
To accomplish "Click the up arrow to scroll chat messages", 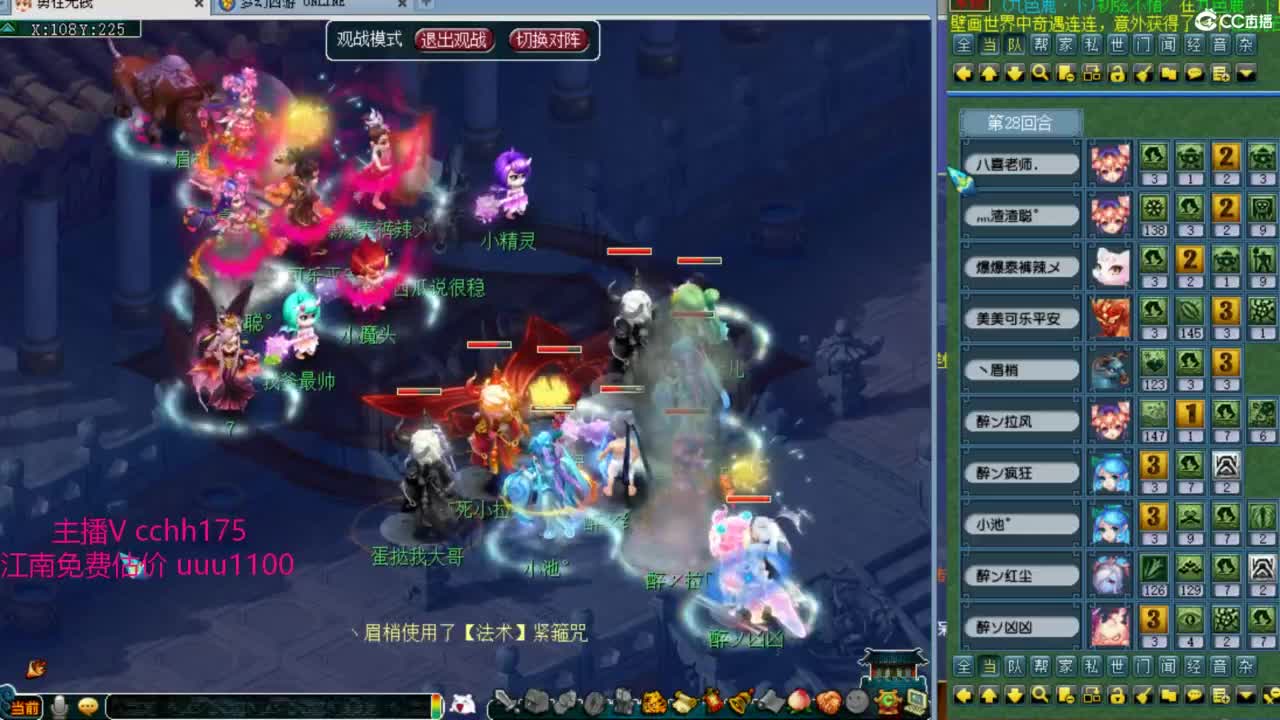I will tap(988, 73).
